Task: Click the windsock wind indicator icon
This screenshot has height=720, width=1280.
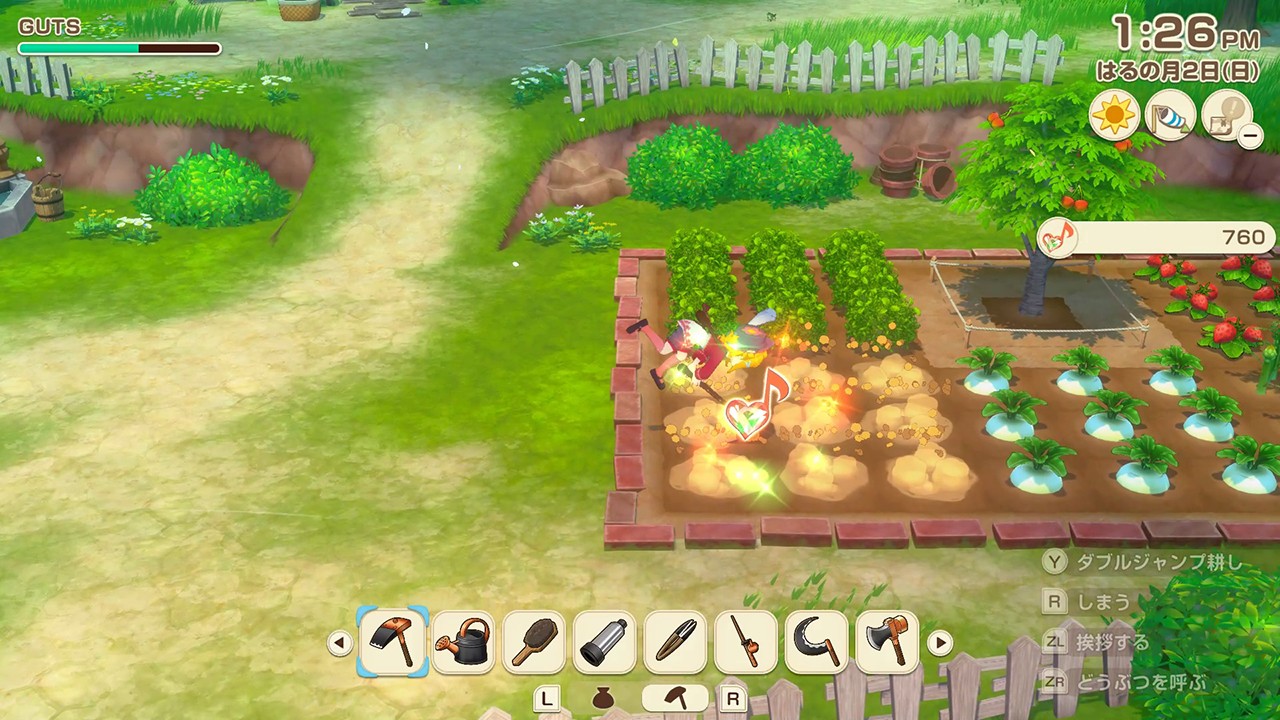Action: coord(1171,114)
